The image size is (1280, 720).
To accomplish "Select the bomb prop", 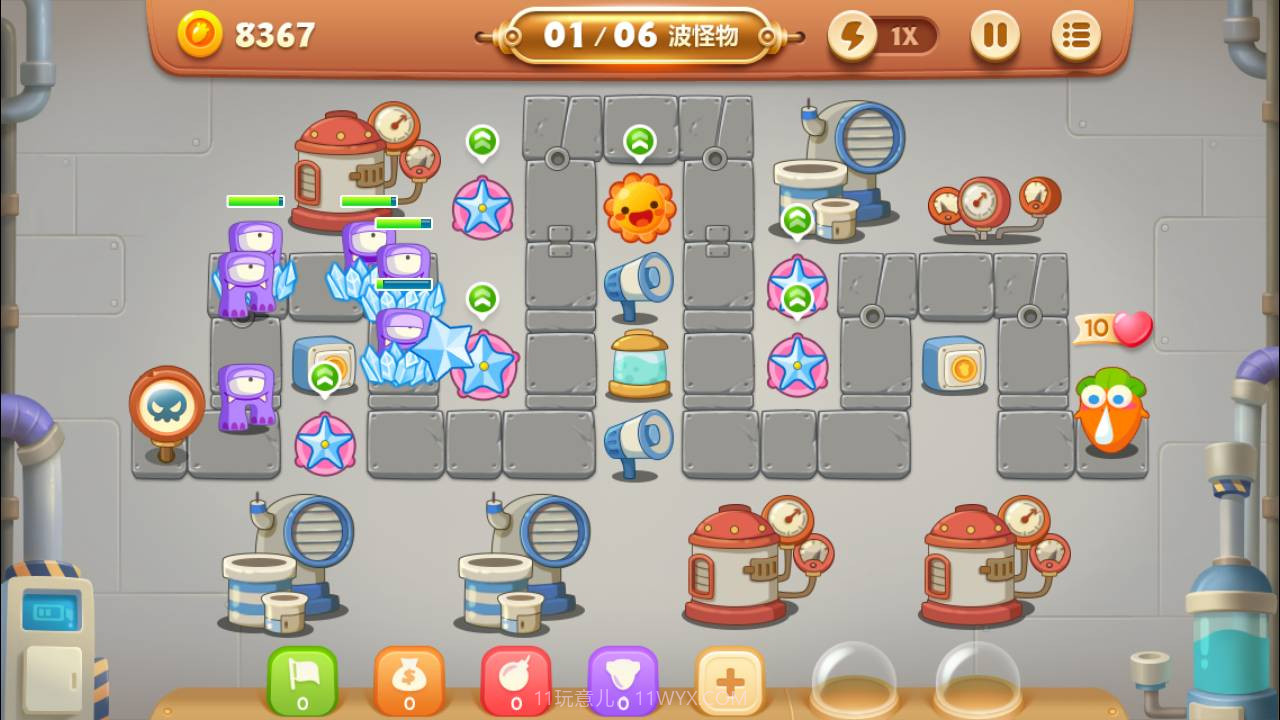I will (516, 680).
